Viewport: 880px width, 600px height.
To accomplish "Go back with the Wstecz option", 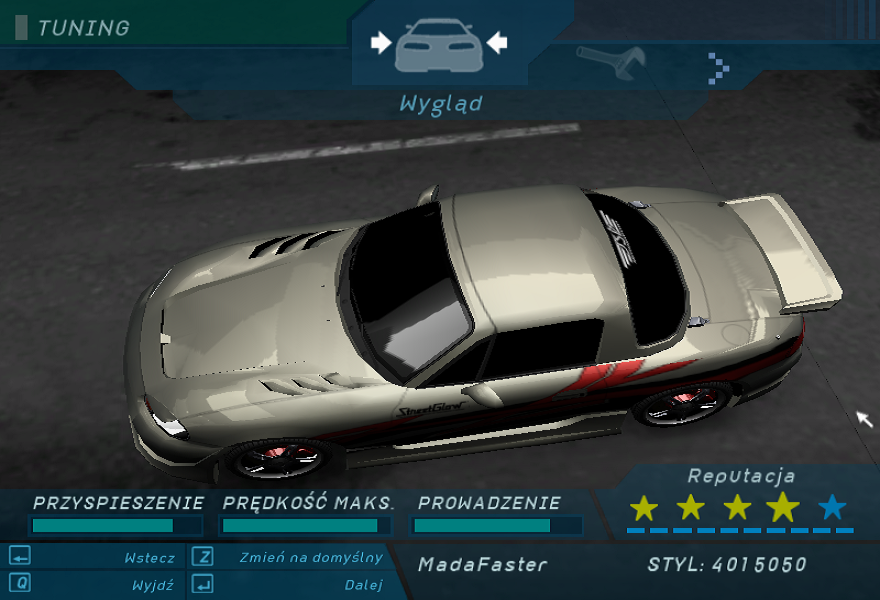I will point(149,558).
